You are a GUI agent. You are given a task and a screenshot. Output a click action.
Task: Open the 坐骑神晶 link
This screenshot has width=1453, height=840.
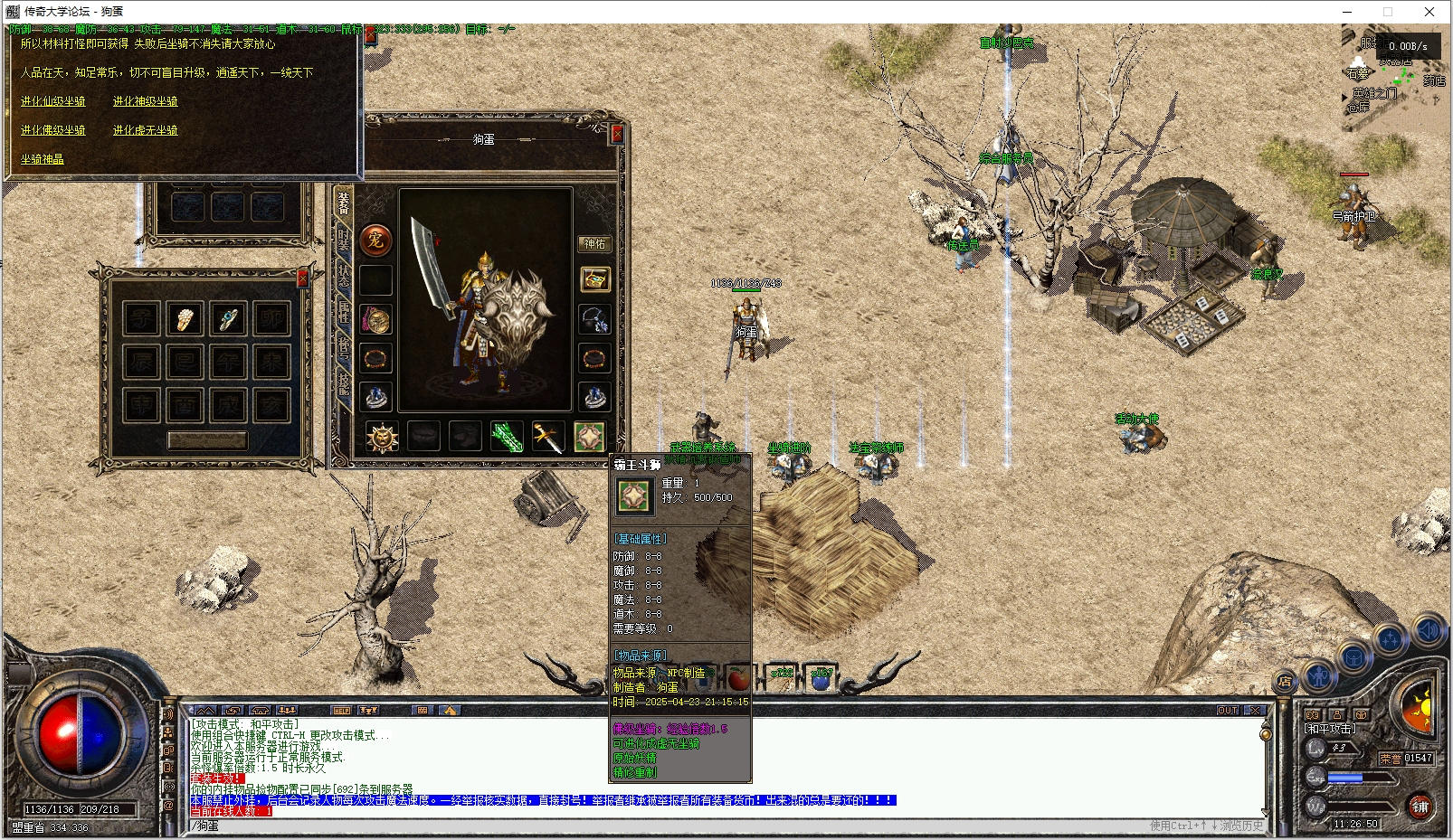point(43,159)
